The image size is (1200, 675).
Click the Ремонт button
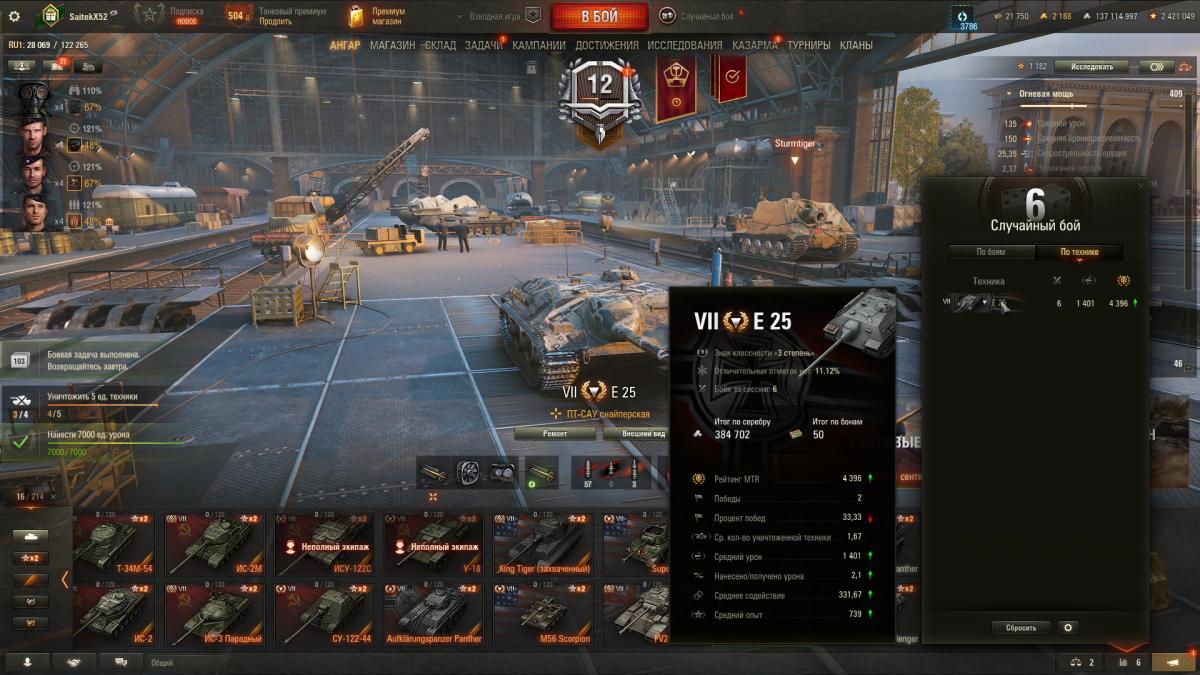[555, 434]
